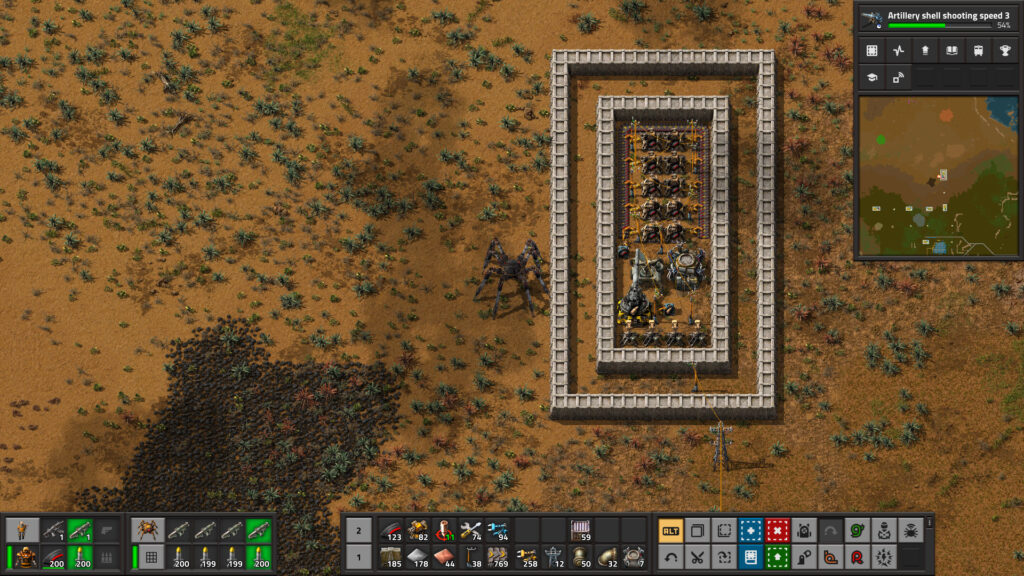Select the hotbar slot with 769 items

point(498,557)
